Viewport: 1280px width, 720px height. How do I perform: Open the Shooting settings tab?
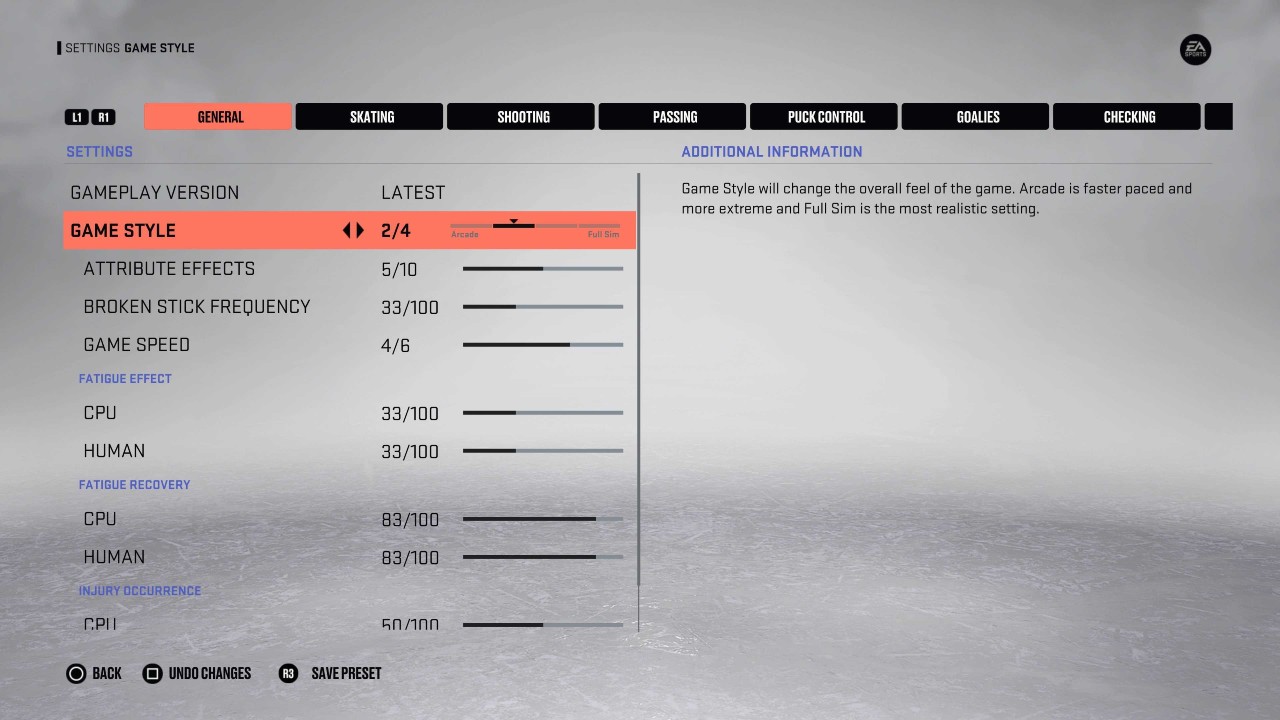521,116
